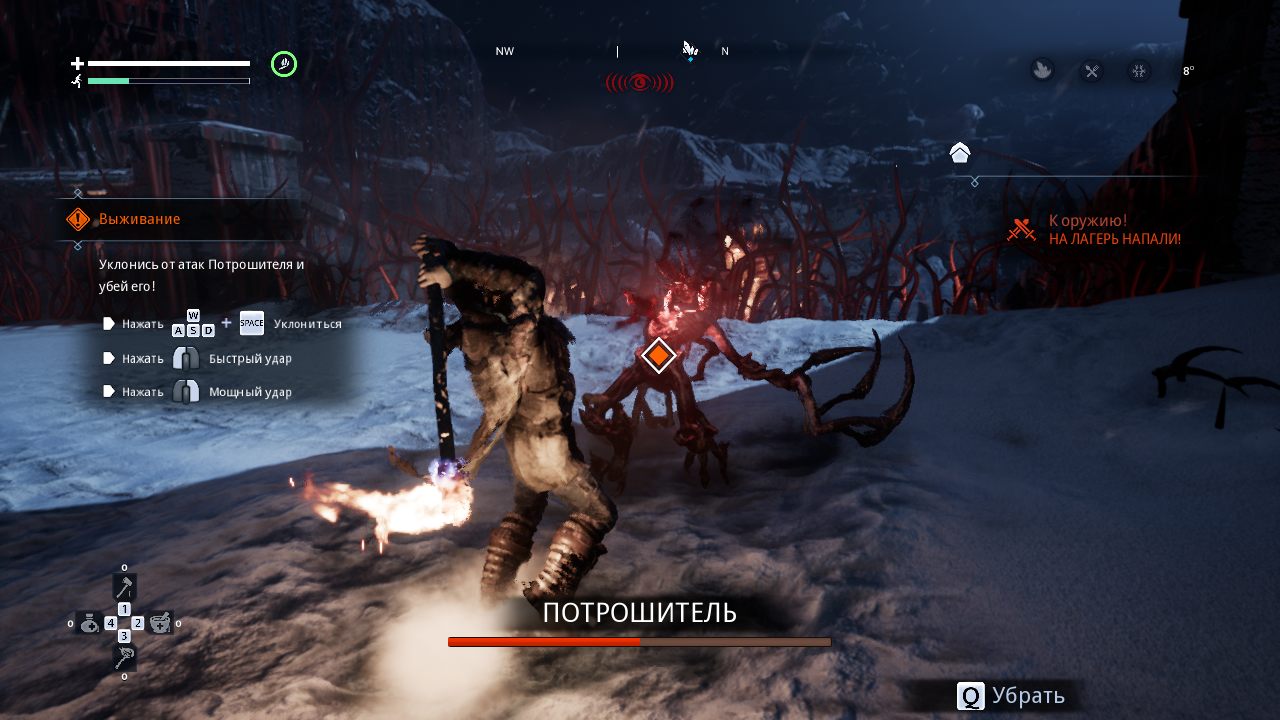Select the healing pouch quick slot
1280x720 pixels.
90,623
